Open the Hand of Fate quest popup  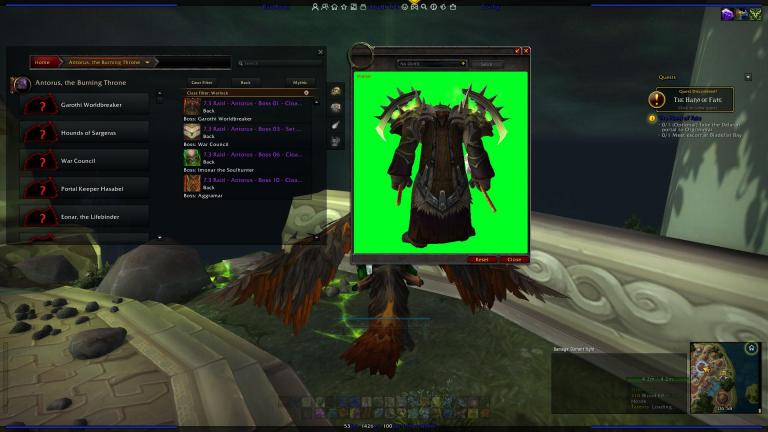click(689, 99)
